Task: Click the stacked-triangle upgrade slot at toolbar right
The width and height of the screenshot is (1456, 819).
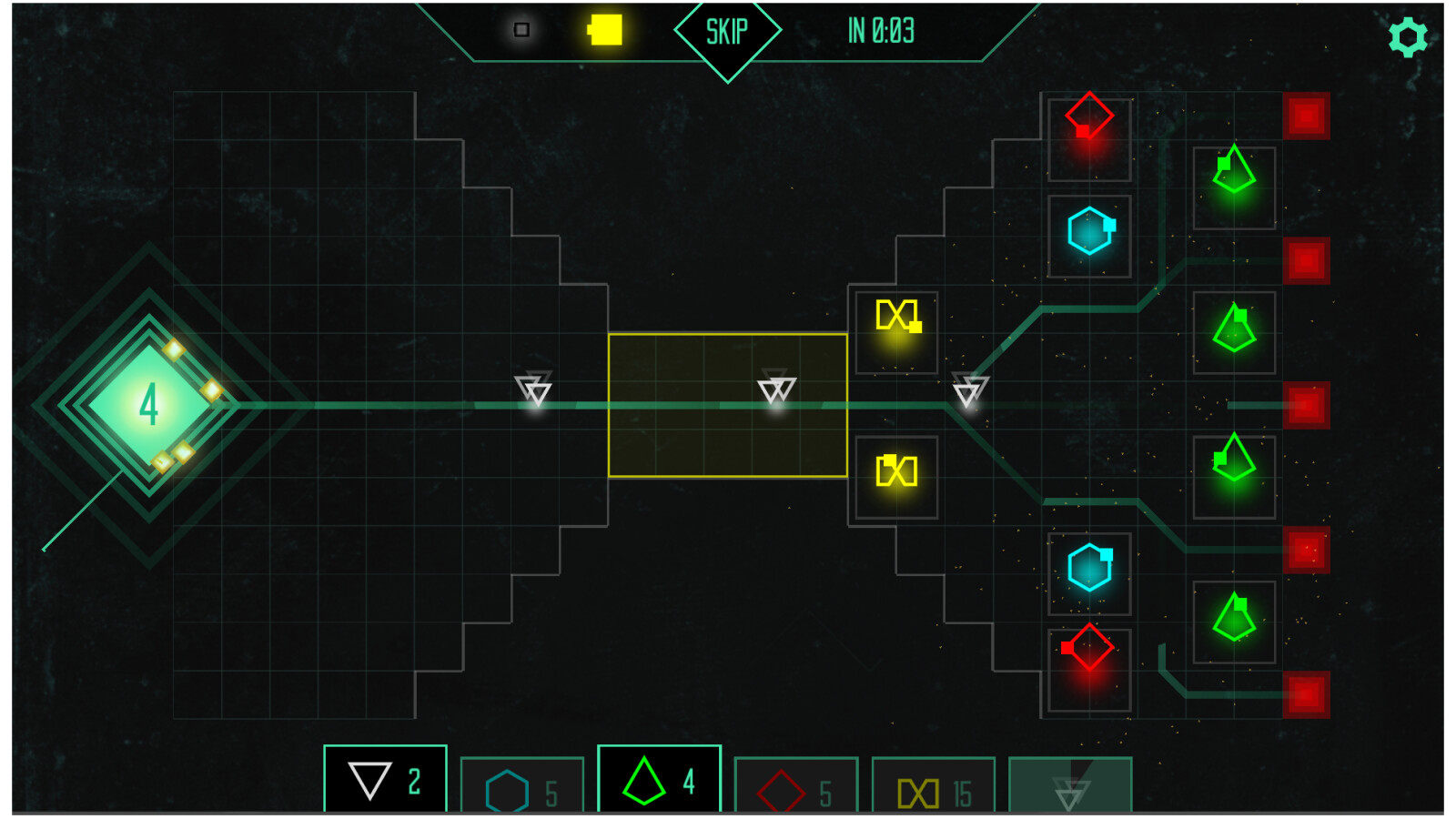Action: 1069,784
